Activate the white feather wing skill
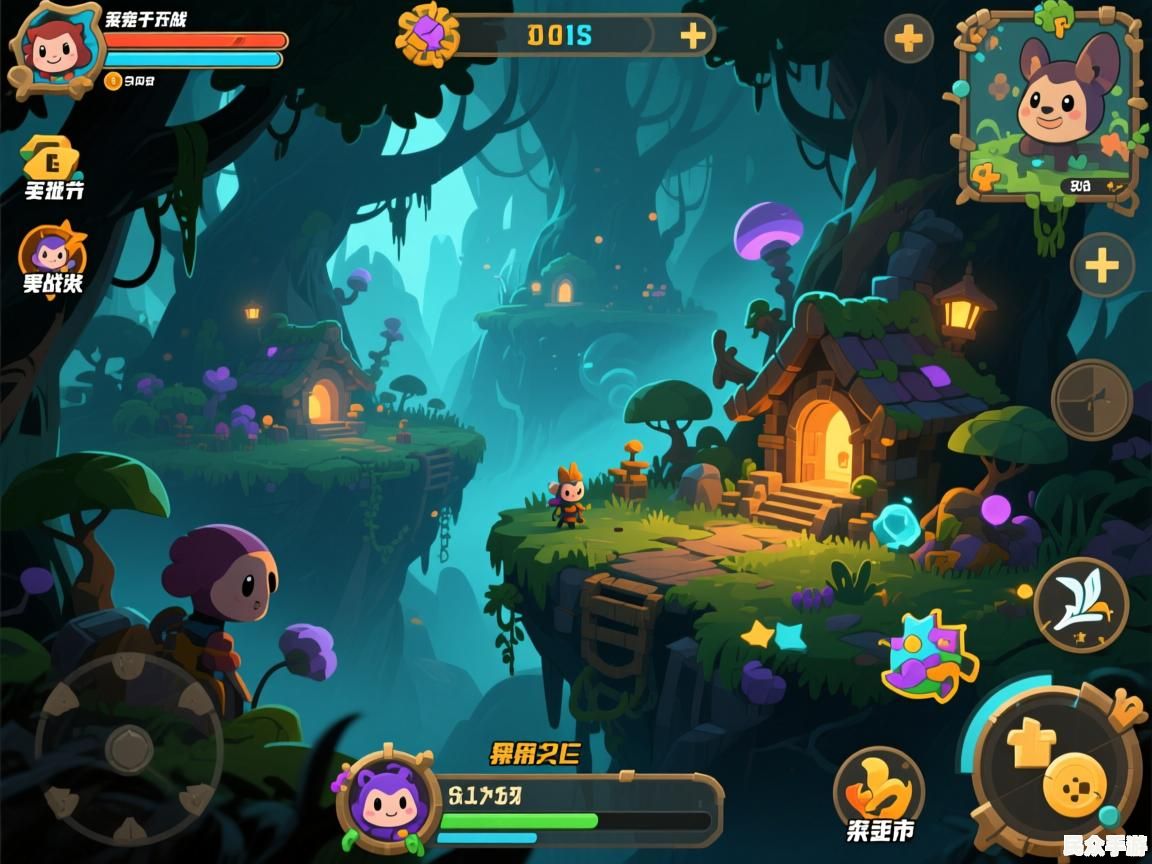 (x=1081, y=605)
